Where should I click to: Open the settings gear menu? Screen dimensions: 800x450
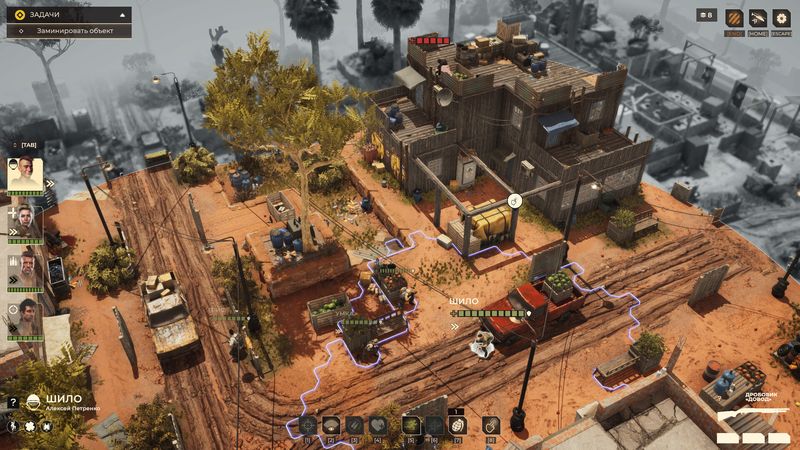click(781, 18)
